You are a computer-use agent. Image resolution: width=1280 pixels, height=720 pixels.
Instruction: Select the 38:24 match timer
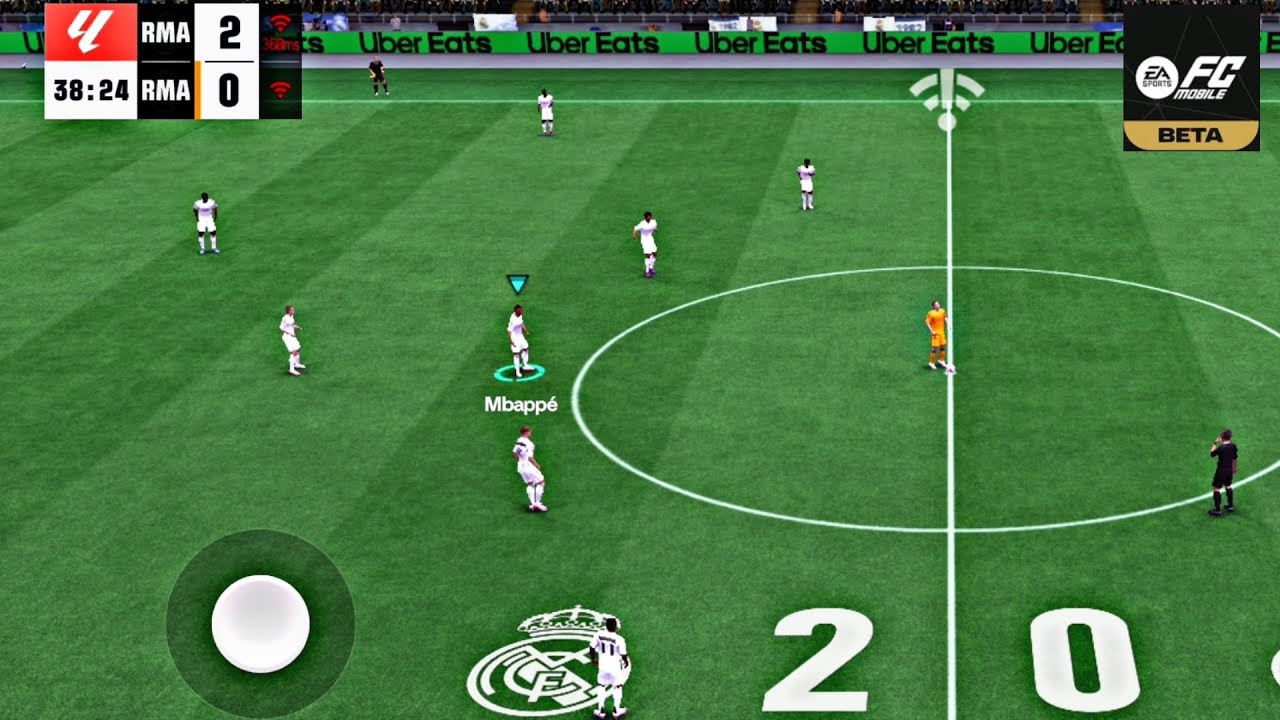[x=89, y=91]
